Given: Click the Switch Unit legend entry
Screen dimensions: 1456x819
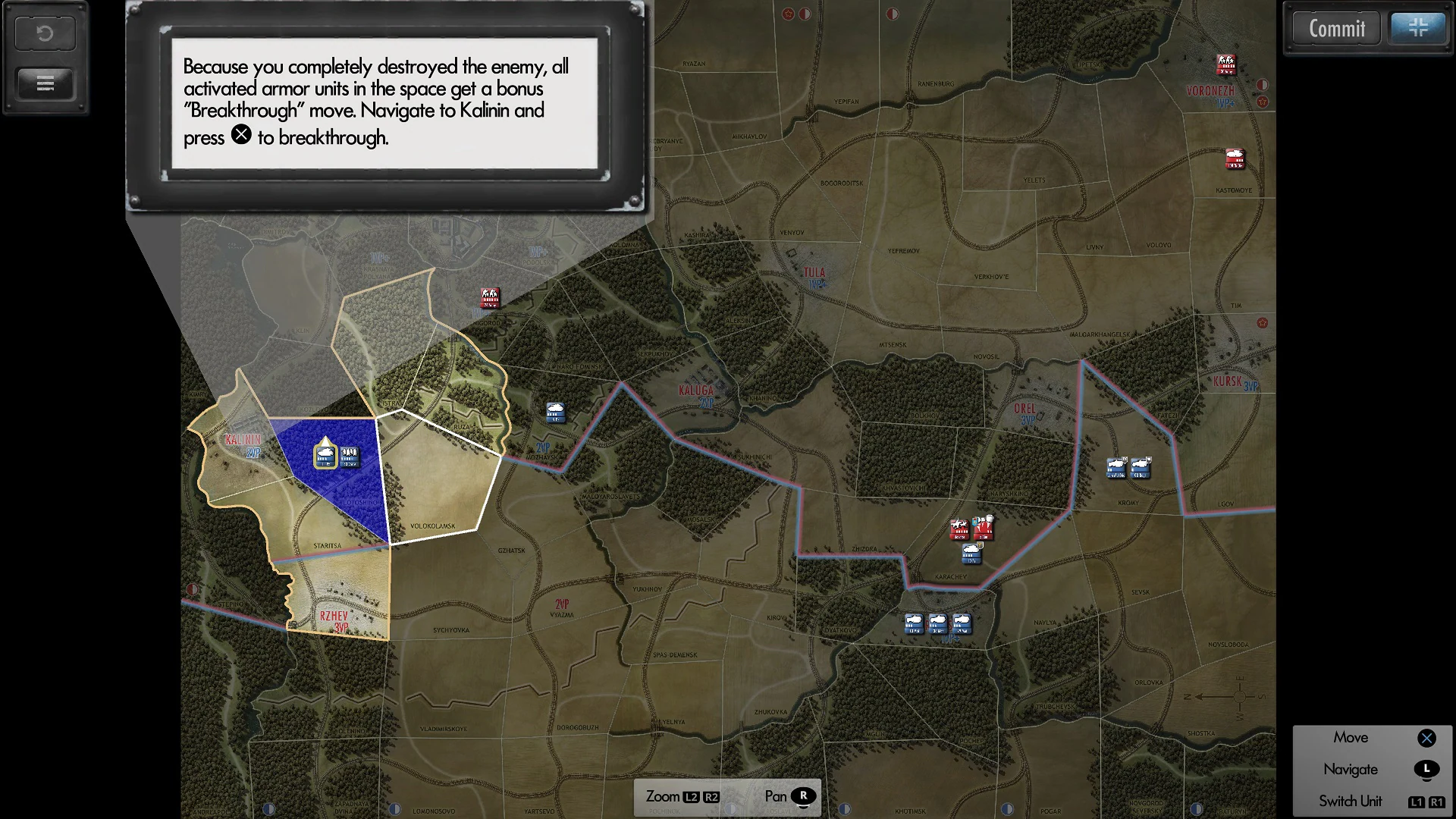Looking at the screenshot, I should tap(1351, 800).
